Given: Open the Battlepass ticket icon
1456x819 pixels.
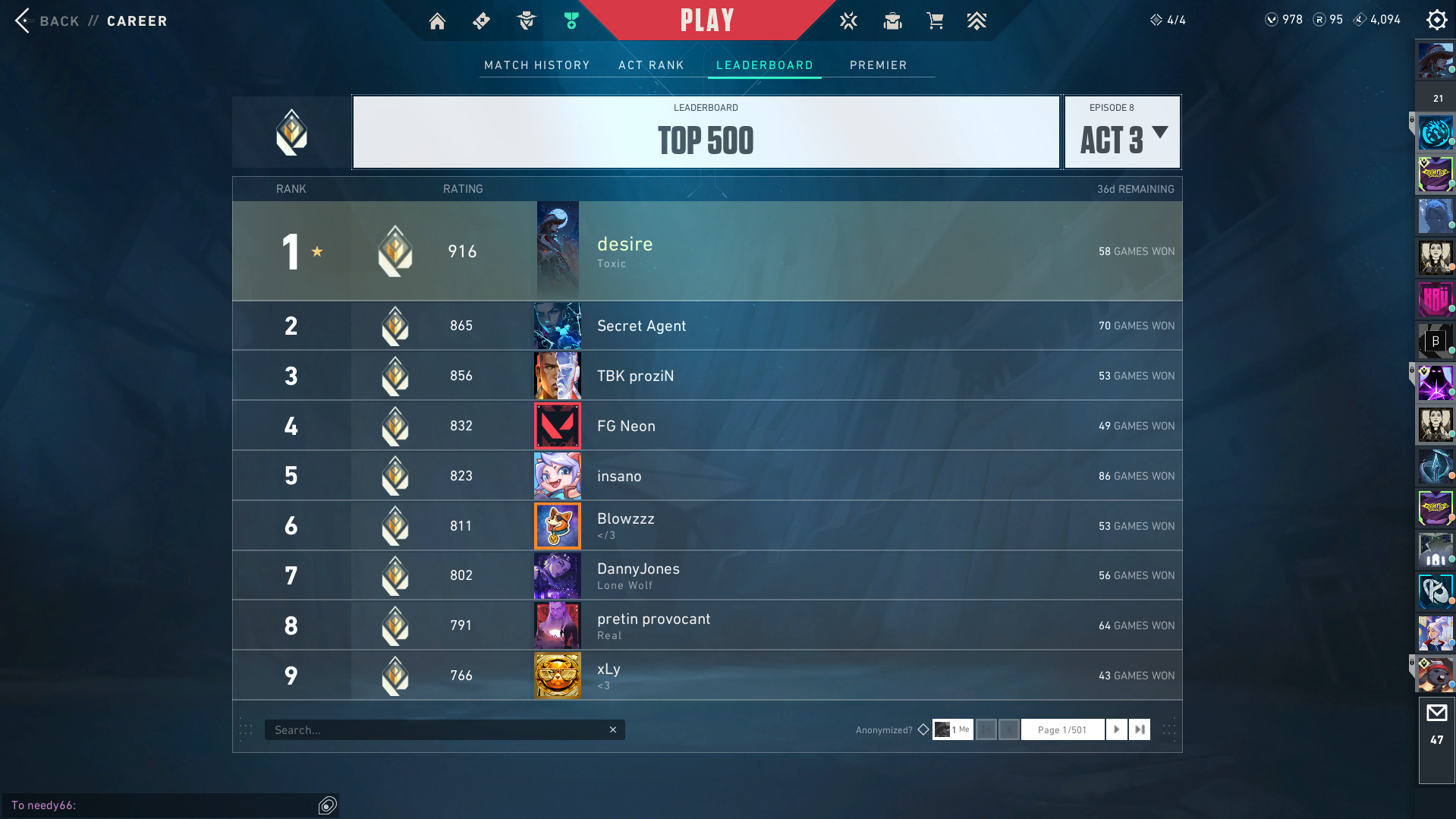Looking at the screenshot, I should (481, 20).
